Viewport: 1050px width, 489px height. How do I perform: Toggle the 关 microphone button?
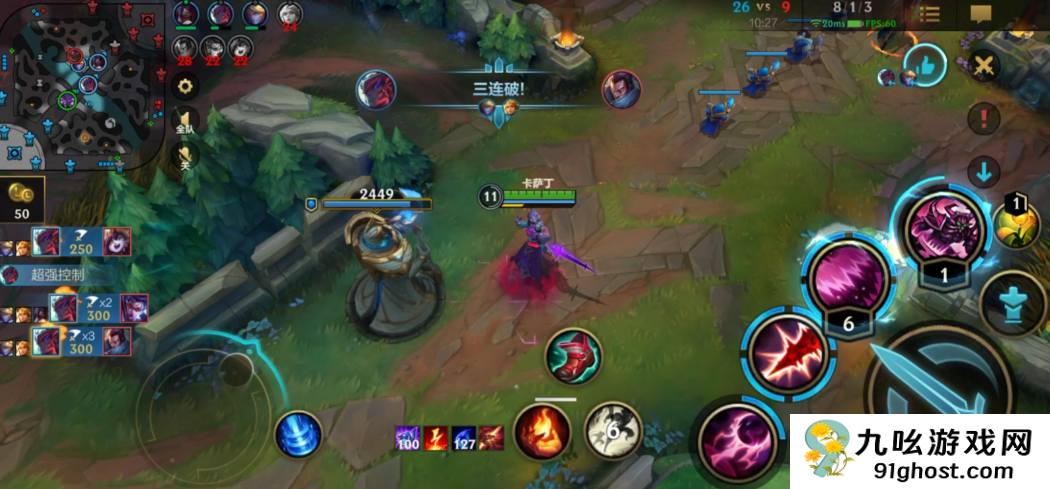pyautogui.click(x=185, y=155)
